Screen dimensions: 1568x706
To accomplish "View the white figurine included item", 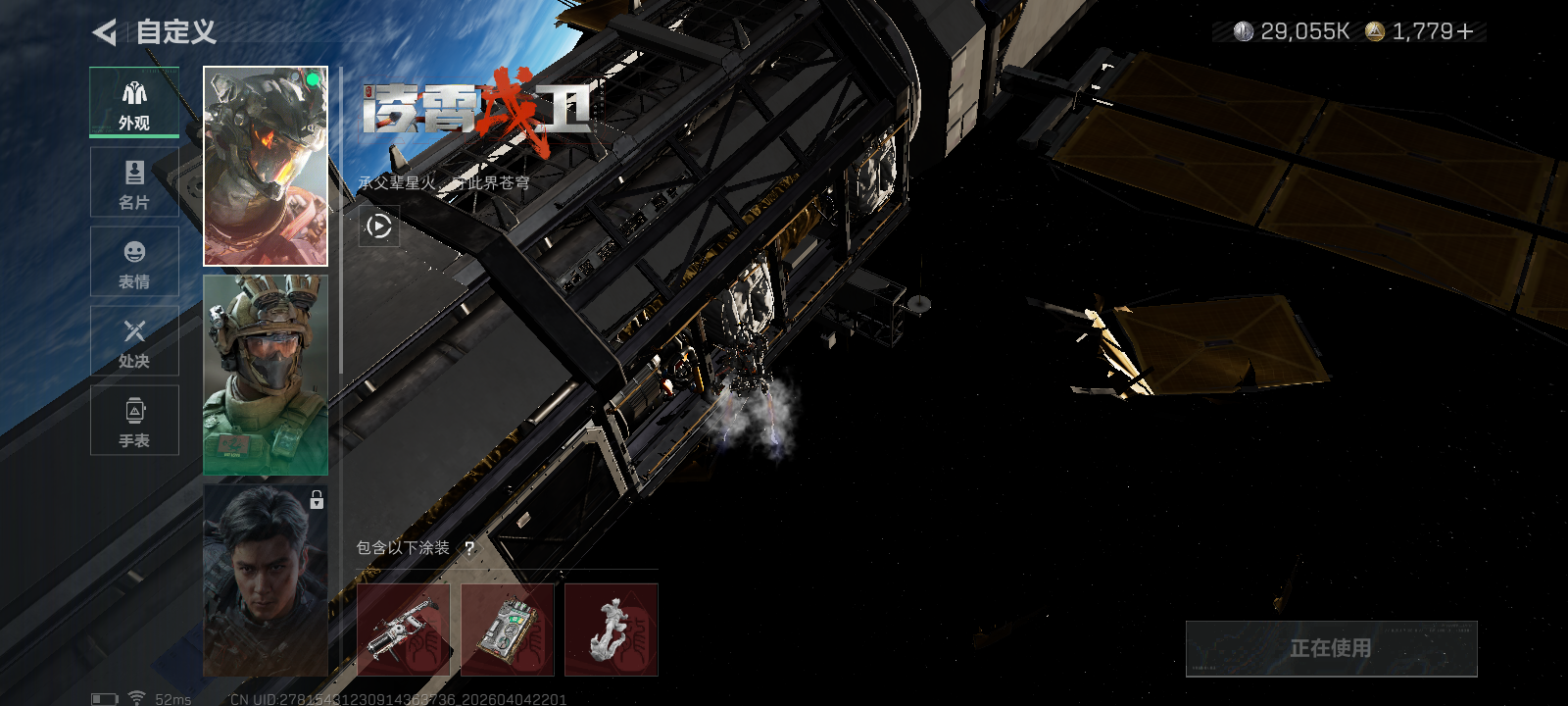I will pos(612,630).
